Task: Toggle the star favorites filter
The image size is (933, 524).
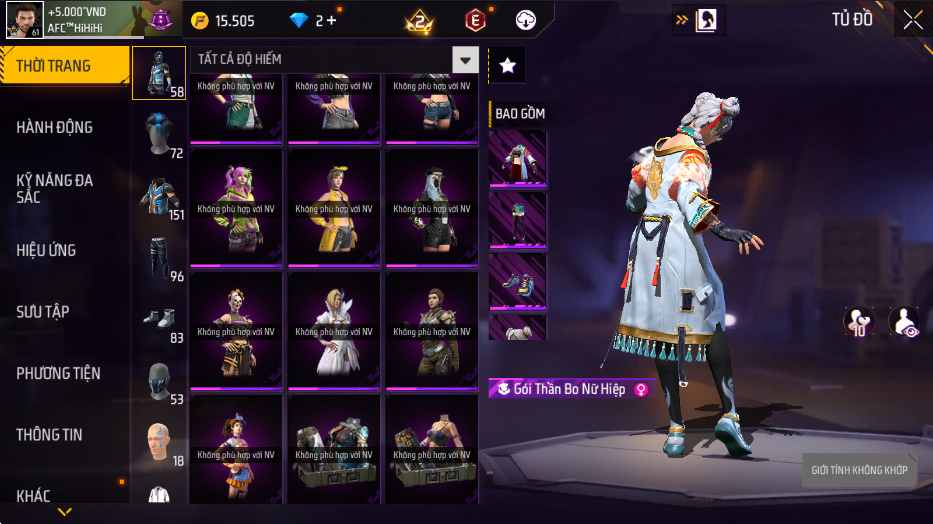Action: [507, 66]
